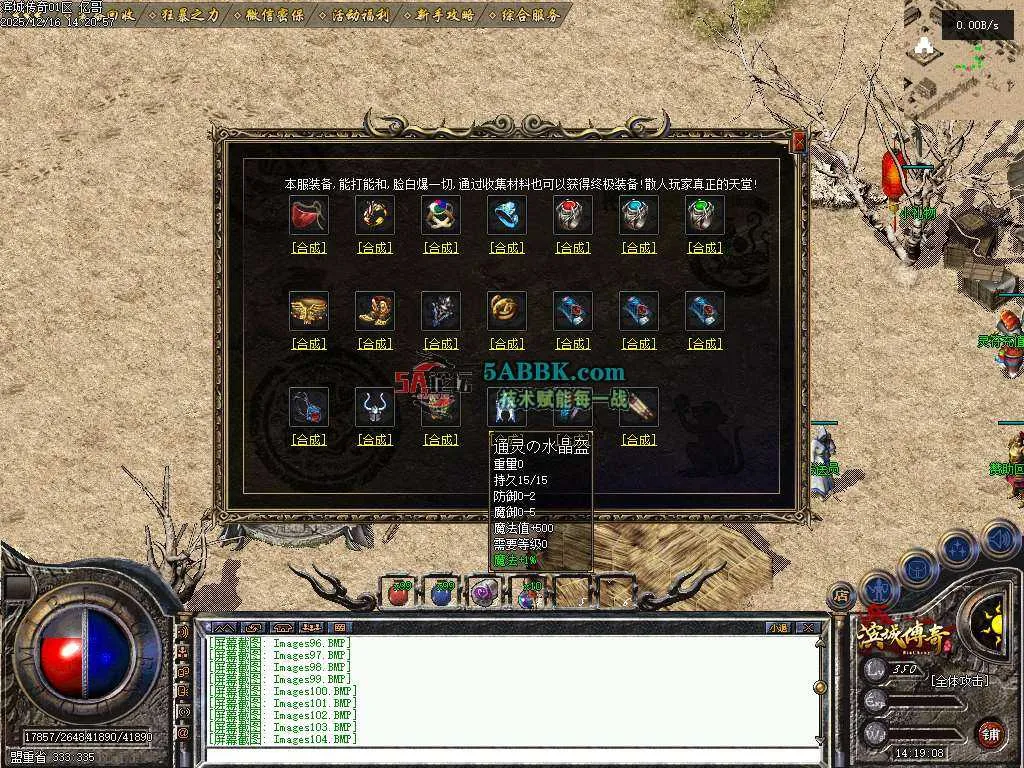
Task: Click 合成 under the golden spiral bracelet
Action: pos(507,344)
